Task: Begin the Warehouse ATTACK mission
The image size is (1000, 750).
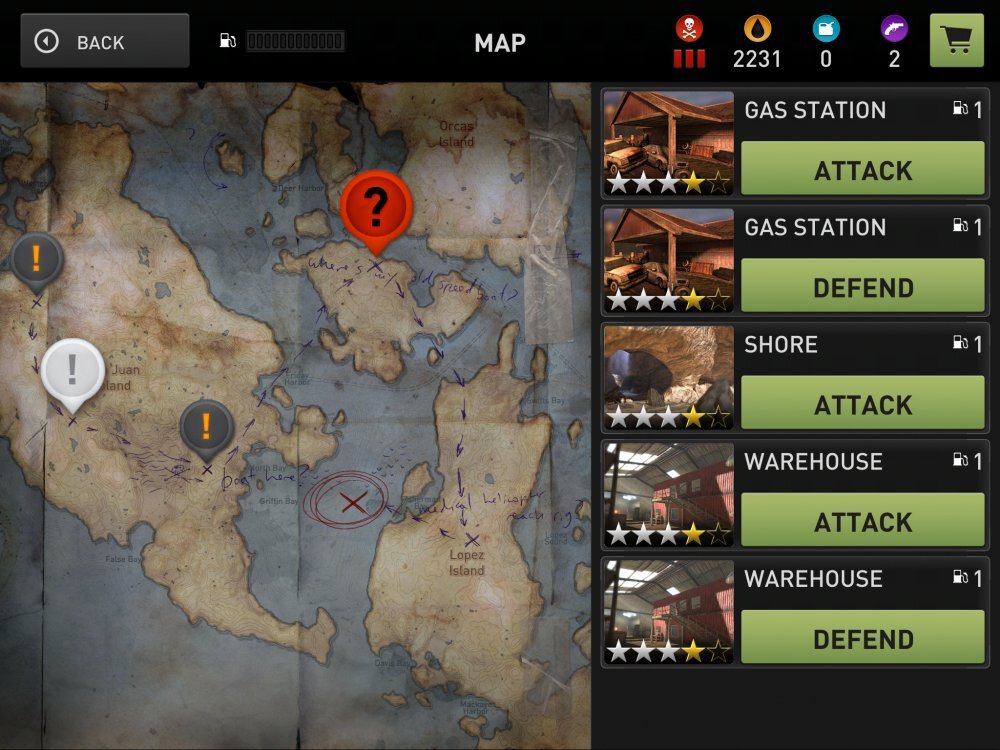Action: [862, 521]
